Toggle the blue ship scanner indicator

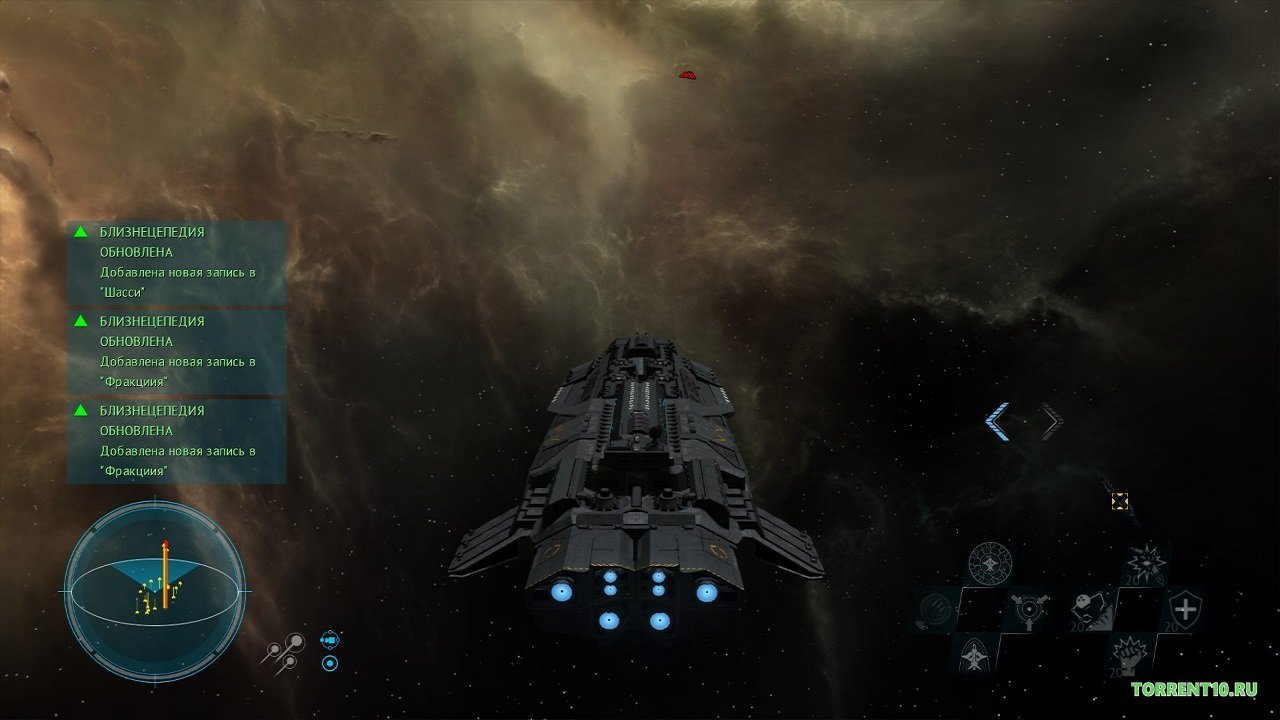pos(331,640)
